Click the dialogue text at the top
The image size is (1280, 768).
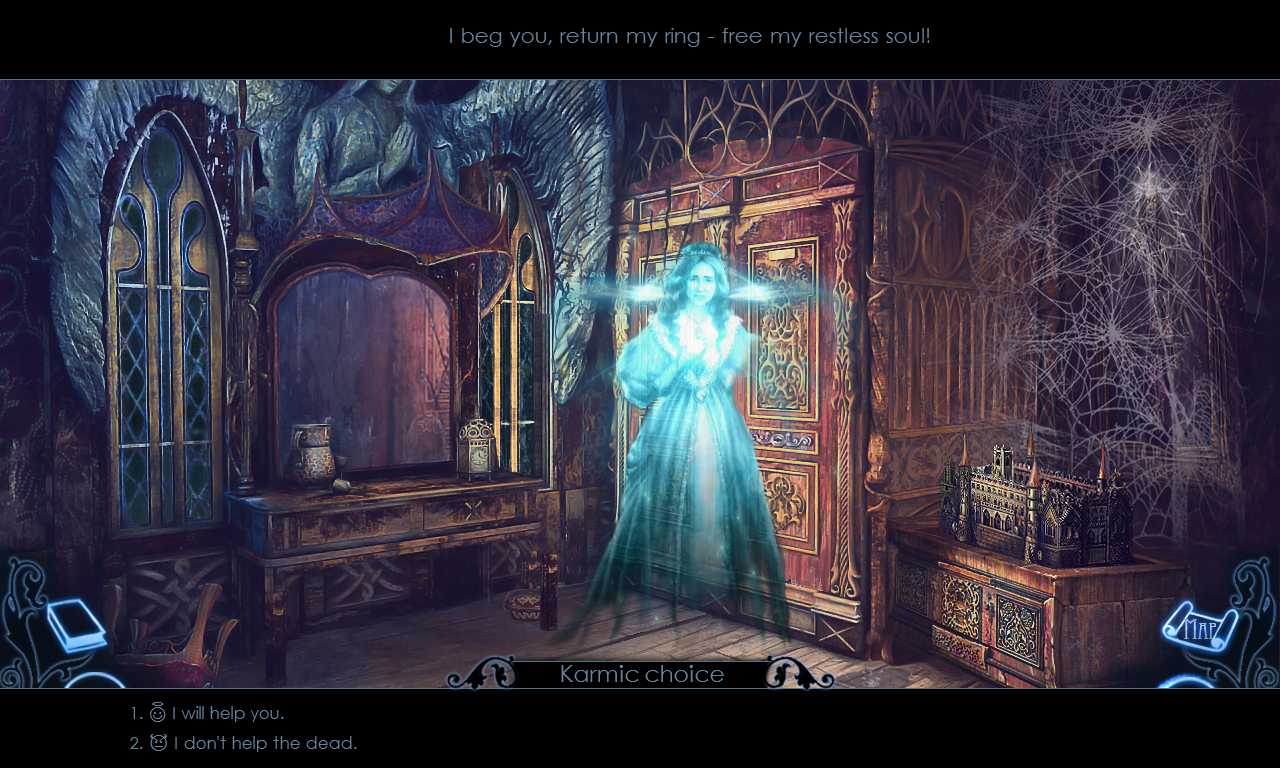pos(690,35)
